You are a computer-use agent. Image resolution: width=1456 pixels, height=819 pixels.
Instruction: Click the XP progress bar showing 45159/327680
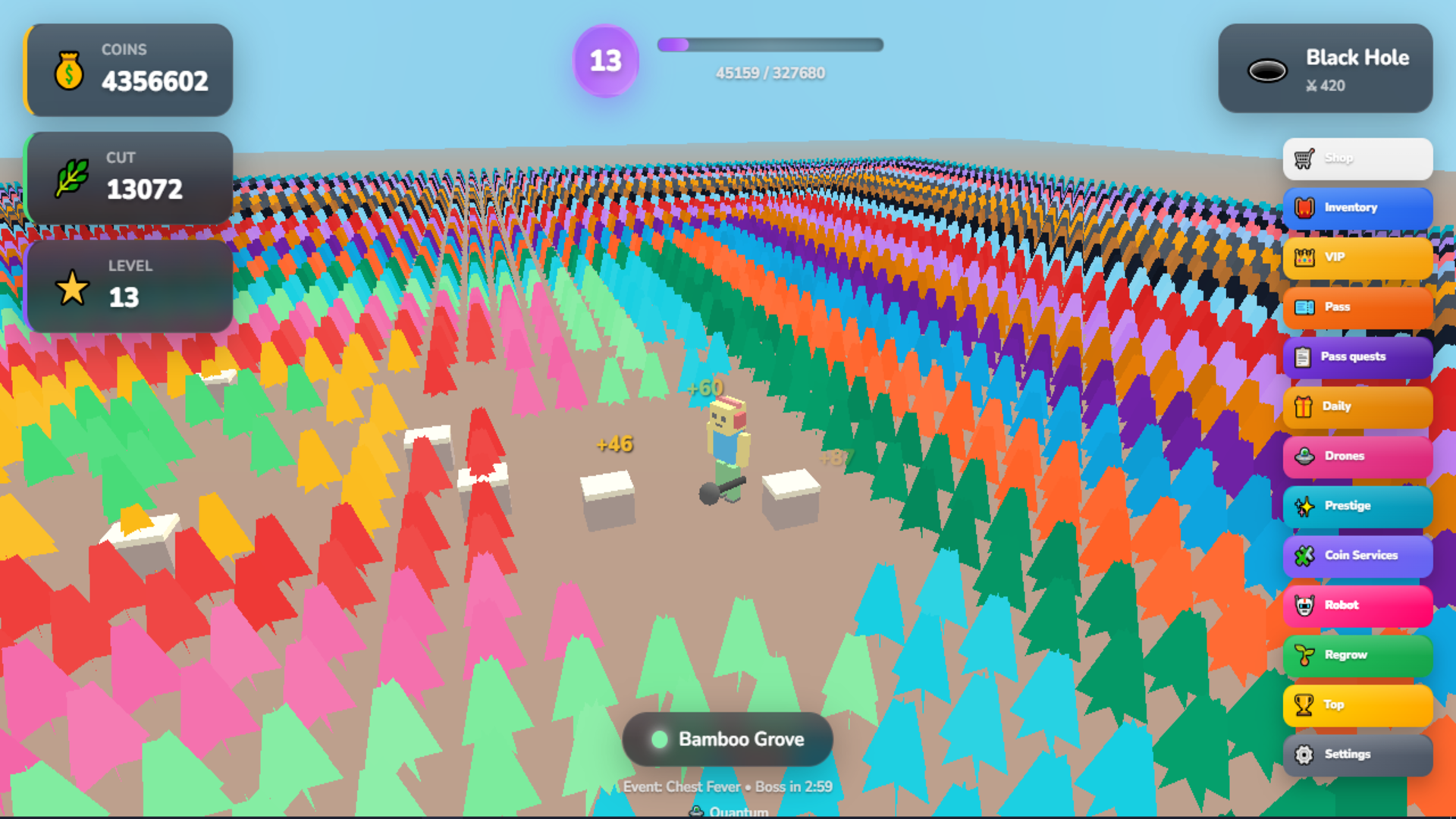point(769,44)
